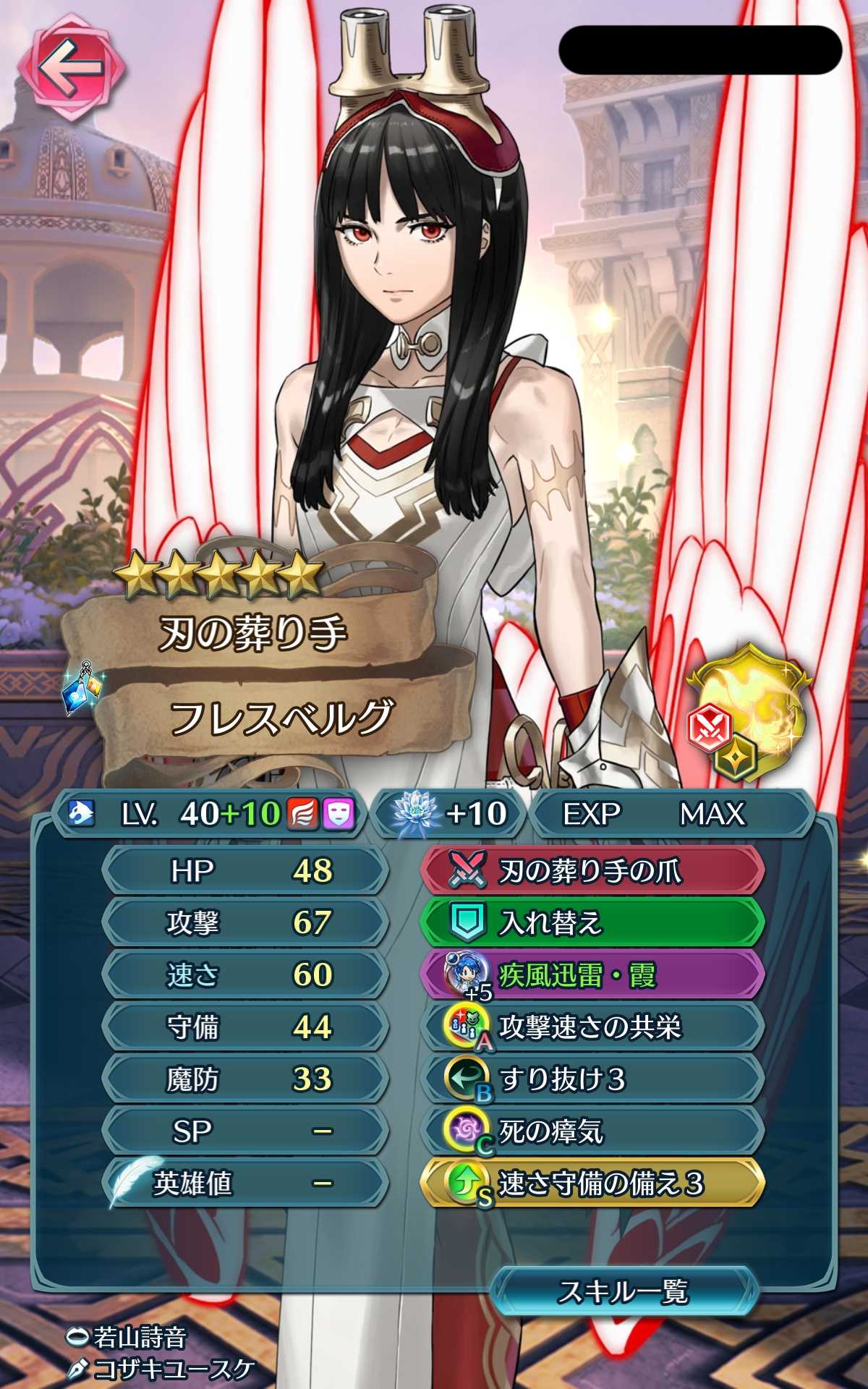
Task: Go back with the pink arrow button
Action: pyautogui.click(x=70, y=69)
